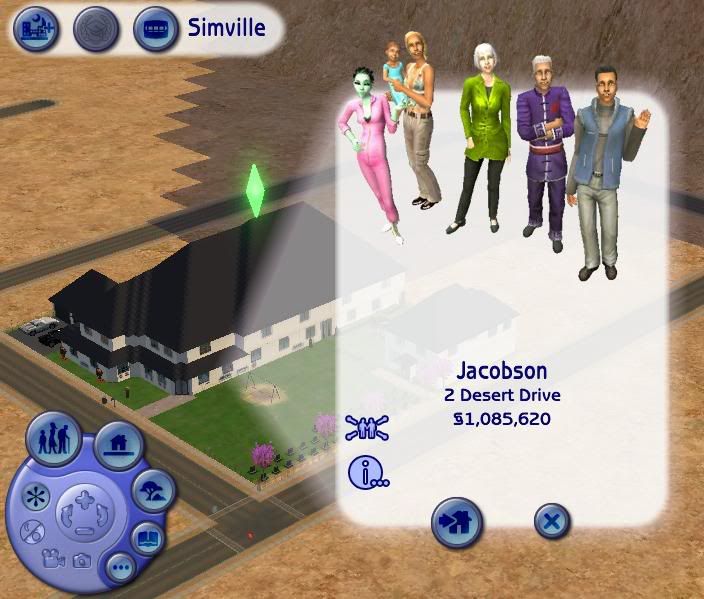Zoom in with the camera plus control
Image resolution: width=704 pixels, height=599 pixels.
83,498
